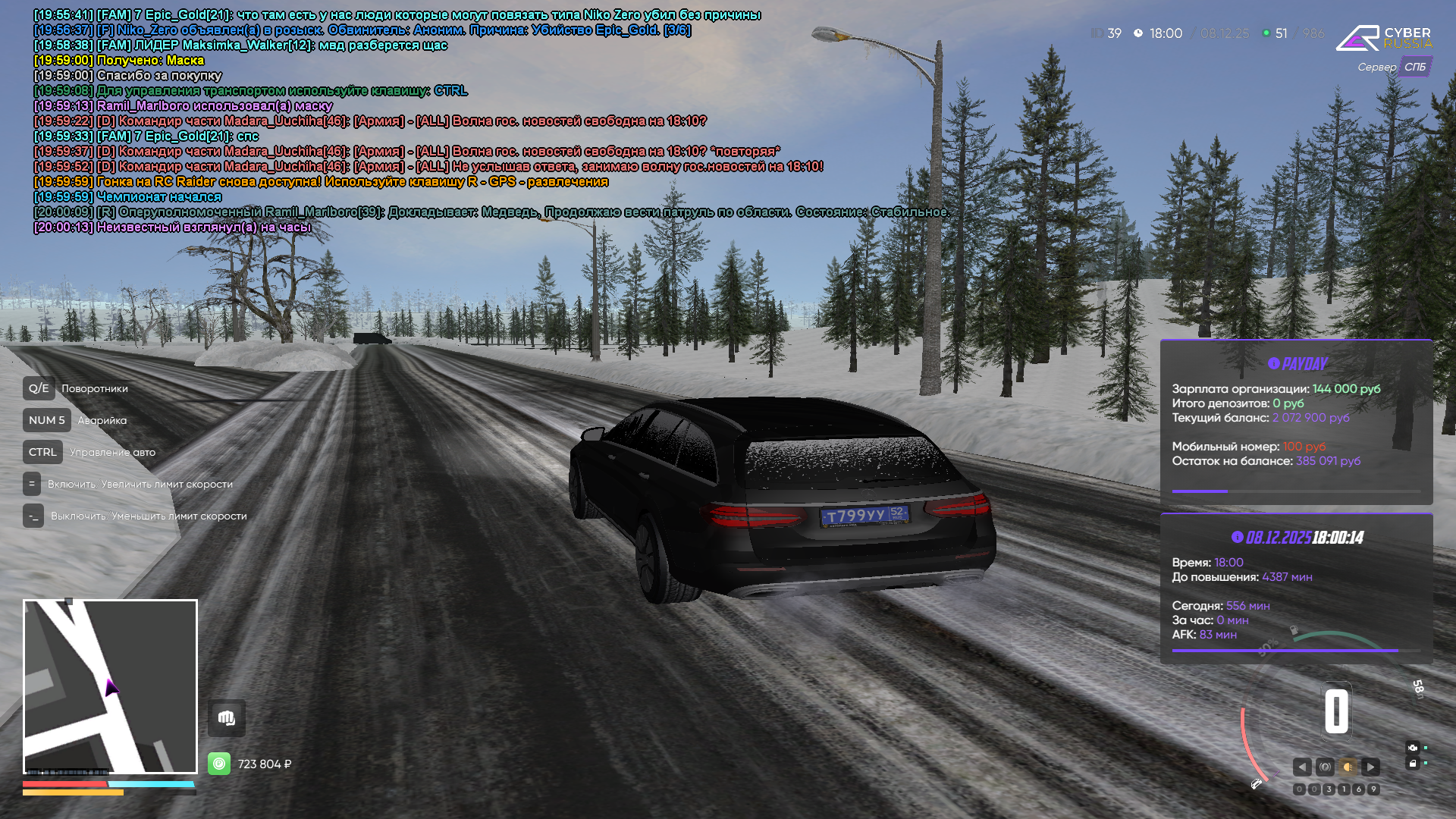Toggle the engine status icon
Screen dimensions: 1456x819
1412,748
